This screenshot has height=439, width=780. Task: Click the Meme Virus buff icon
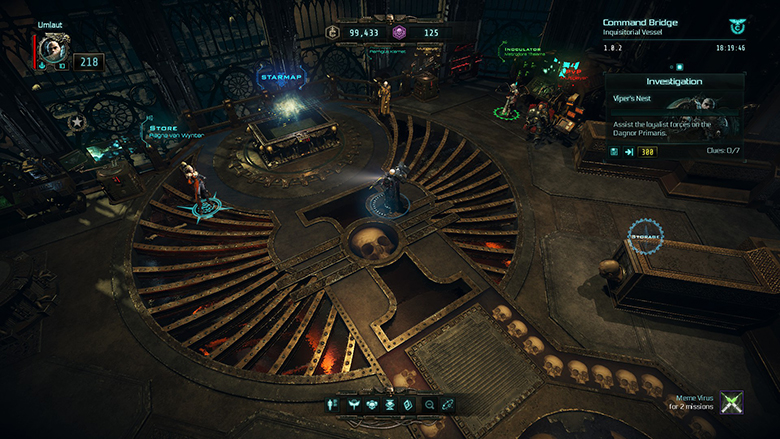(732, 402)
